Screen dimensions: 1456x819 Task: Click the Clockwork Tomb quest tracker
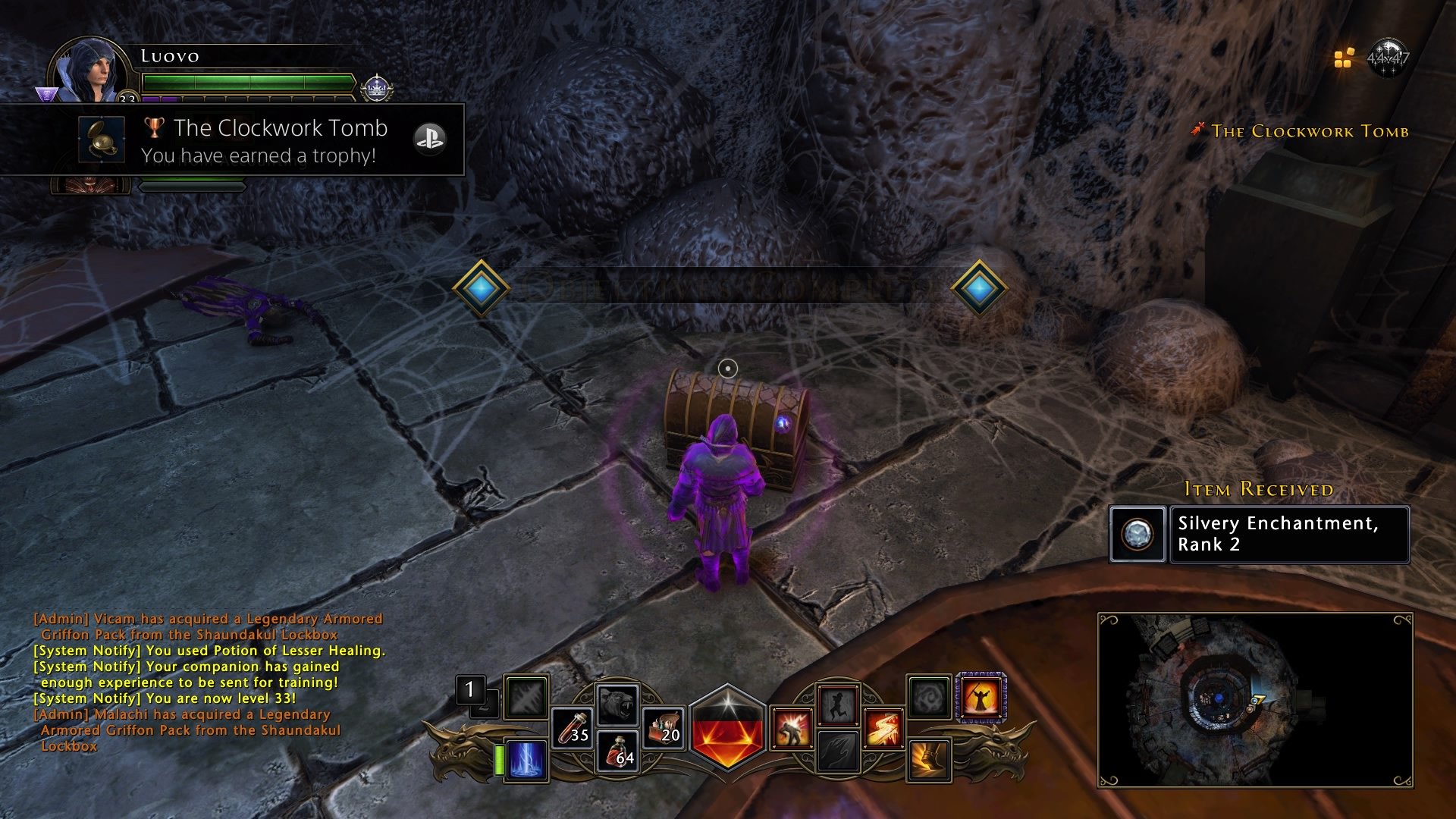point(1309,131)
